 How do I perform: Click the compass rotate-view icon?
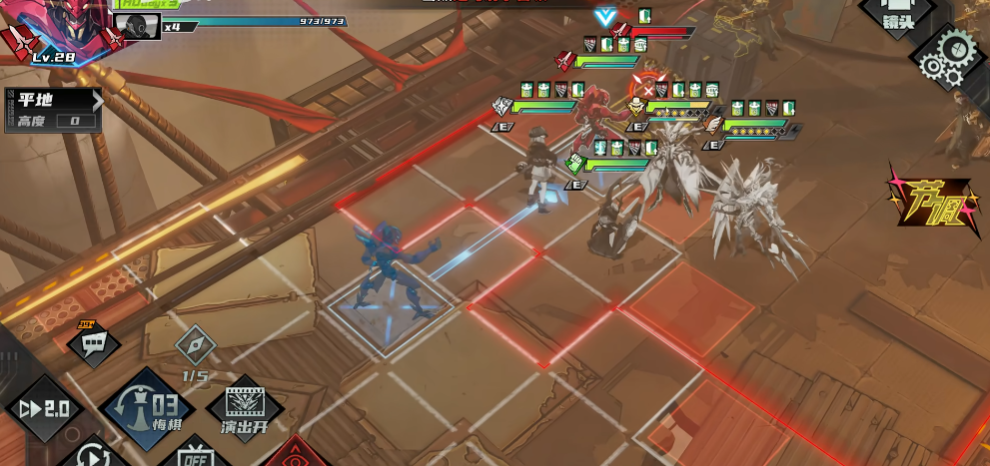195,346
